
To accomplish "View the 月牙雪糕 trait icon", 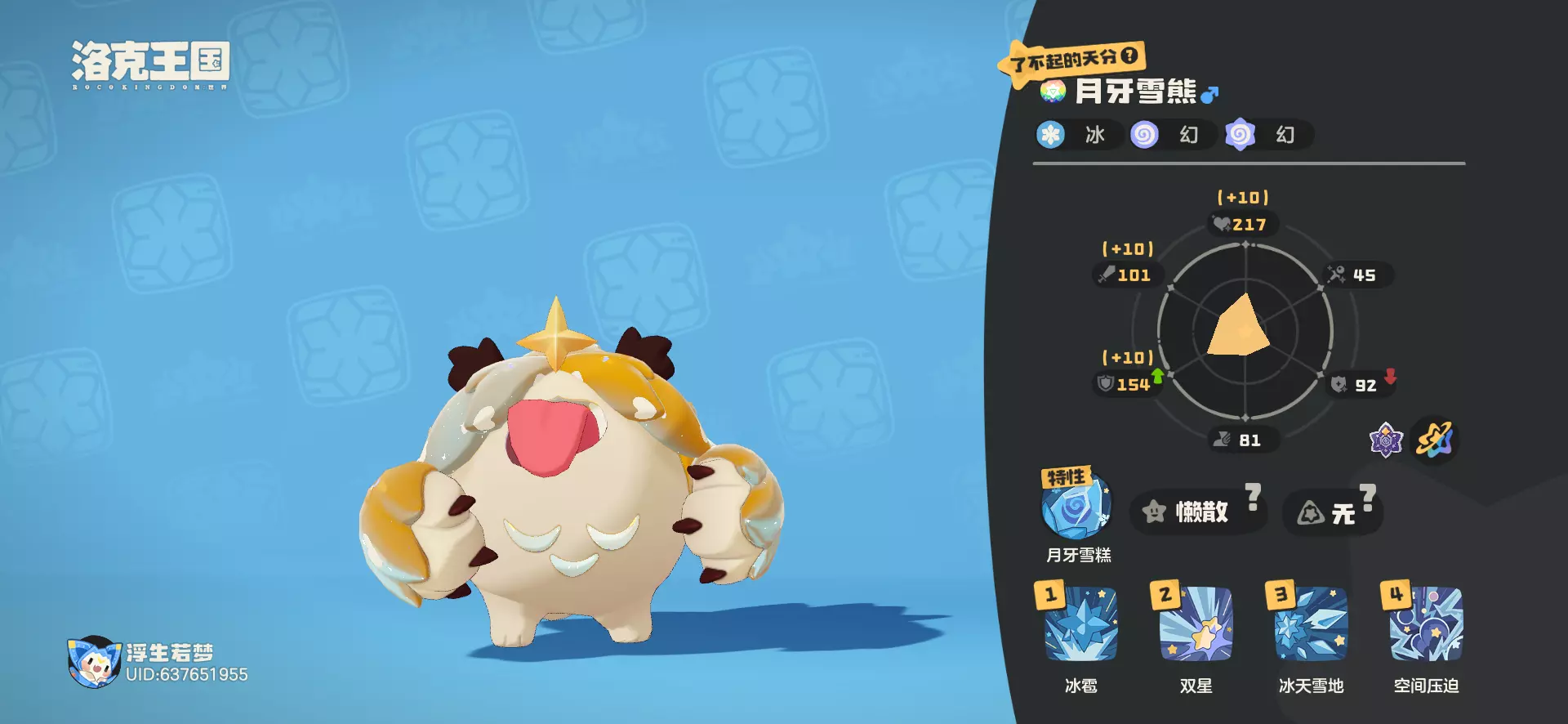I will point(1076,507).
